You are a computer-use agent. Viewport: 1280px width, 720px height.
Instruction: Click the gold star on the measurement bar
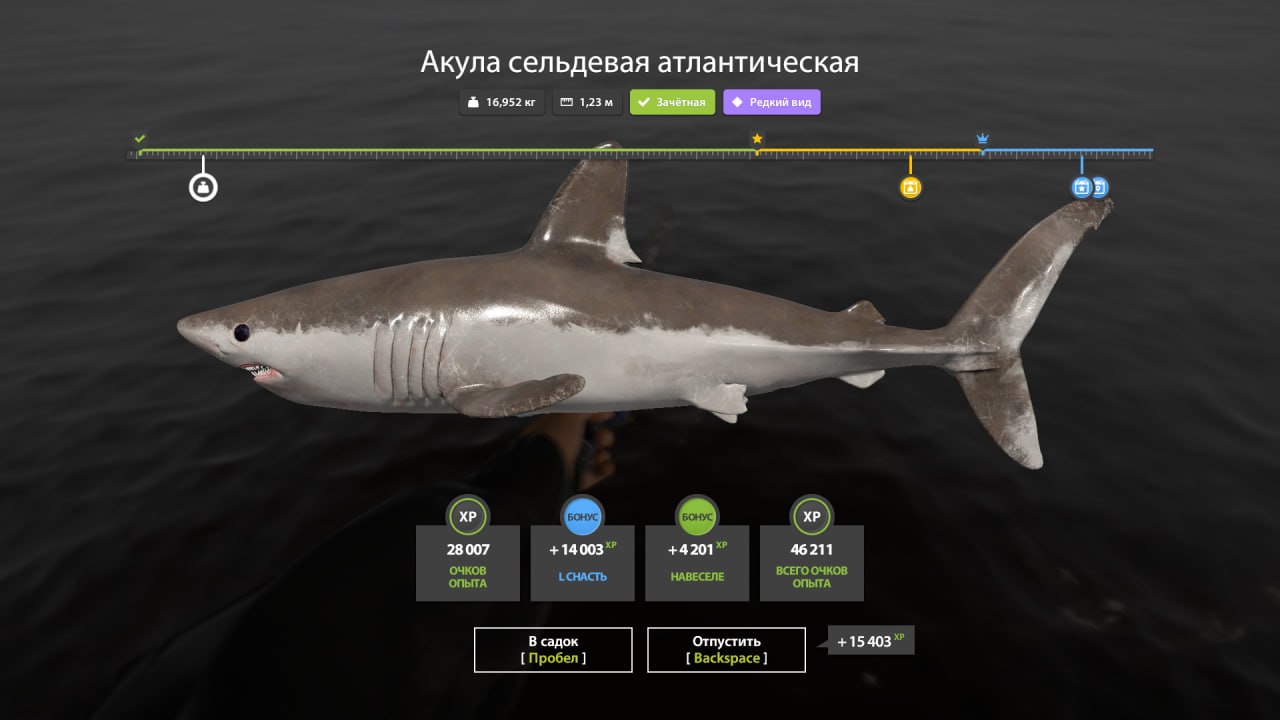click(x=757, y=138)
